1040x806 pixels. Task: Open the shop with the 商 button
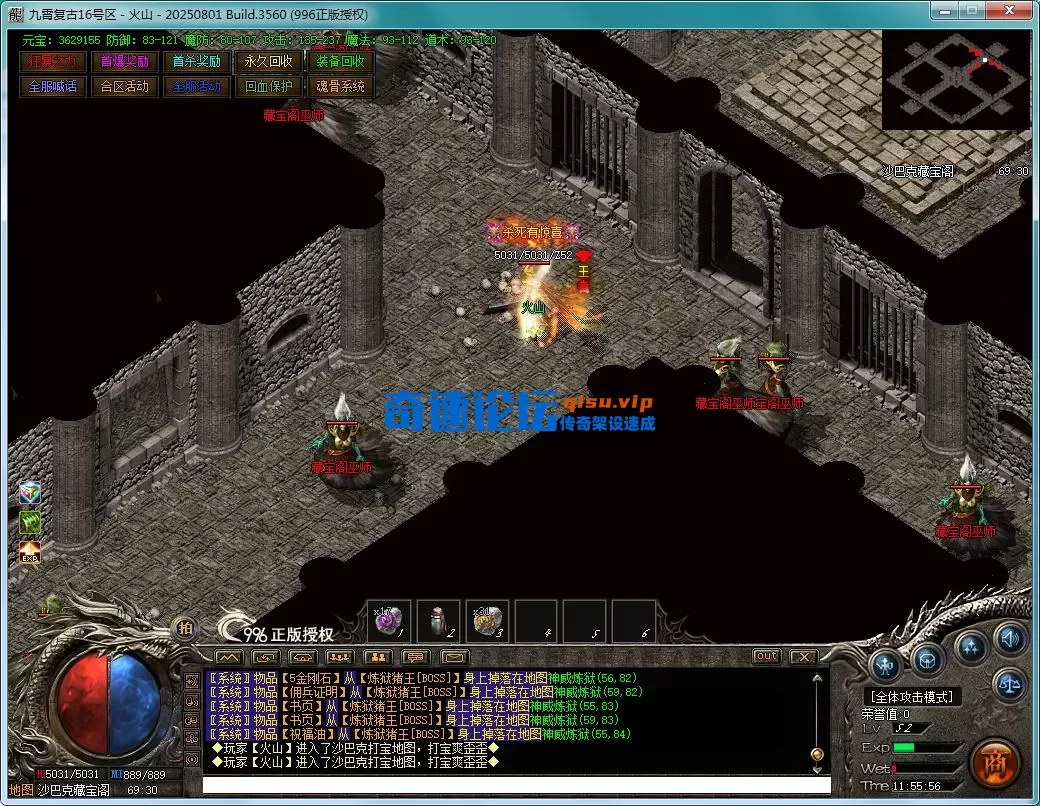pos(993,762)
